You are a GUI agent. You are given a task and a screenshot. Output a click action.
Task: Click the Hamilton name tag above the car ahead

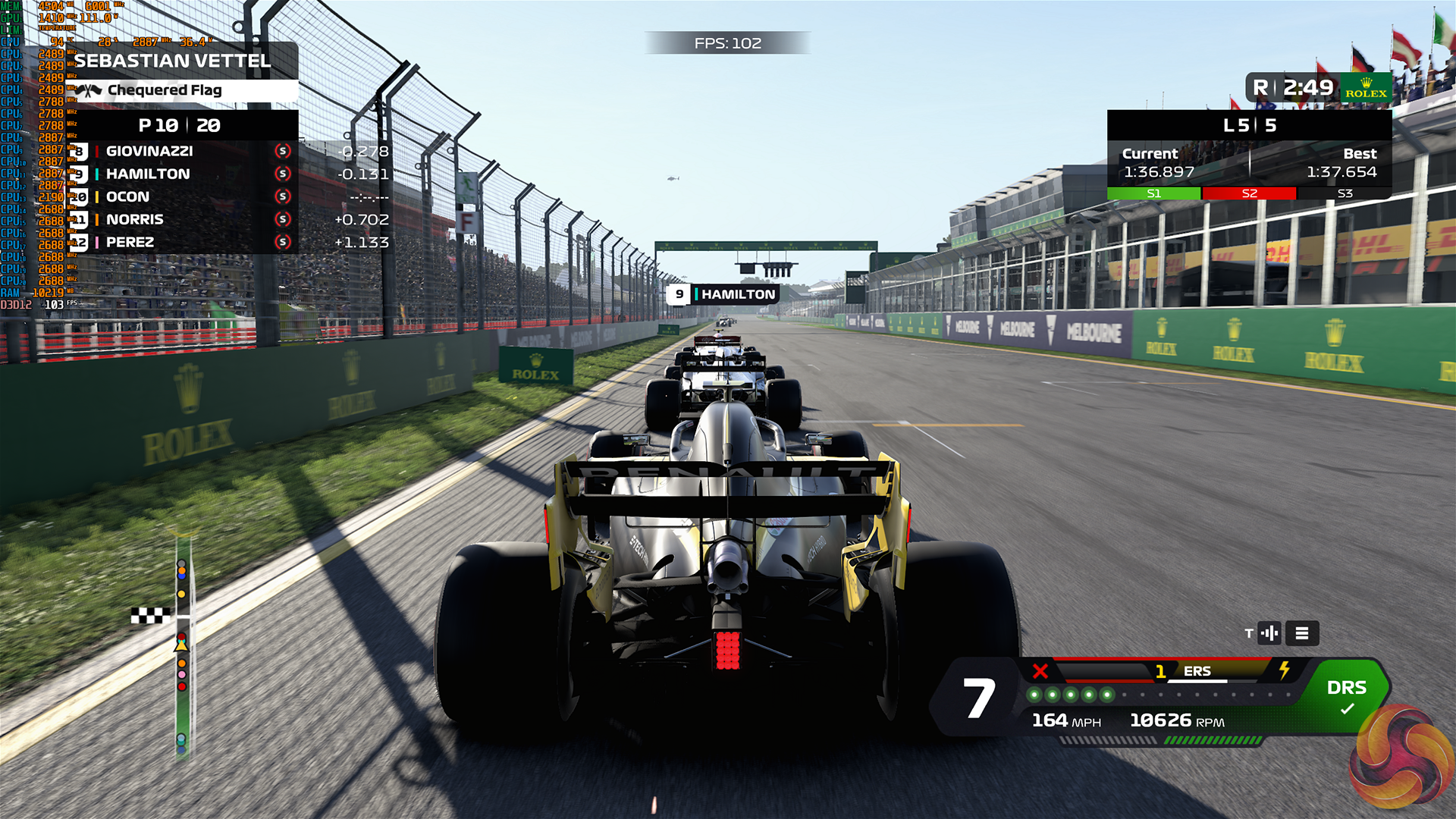click(x=723, y=294)
